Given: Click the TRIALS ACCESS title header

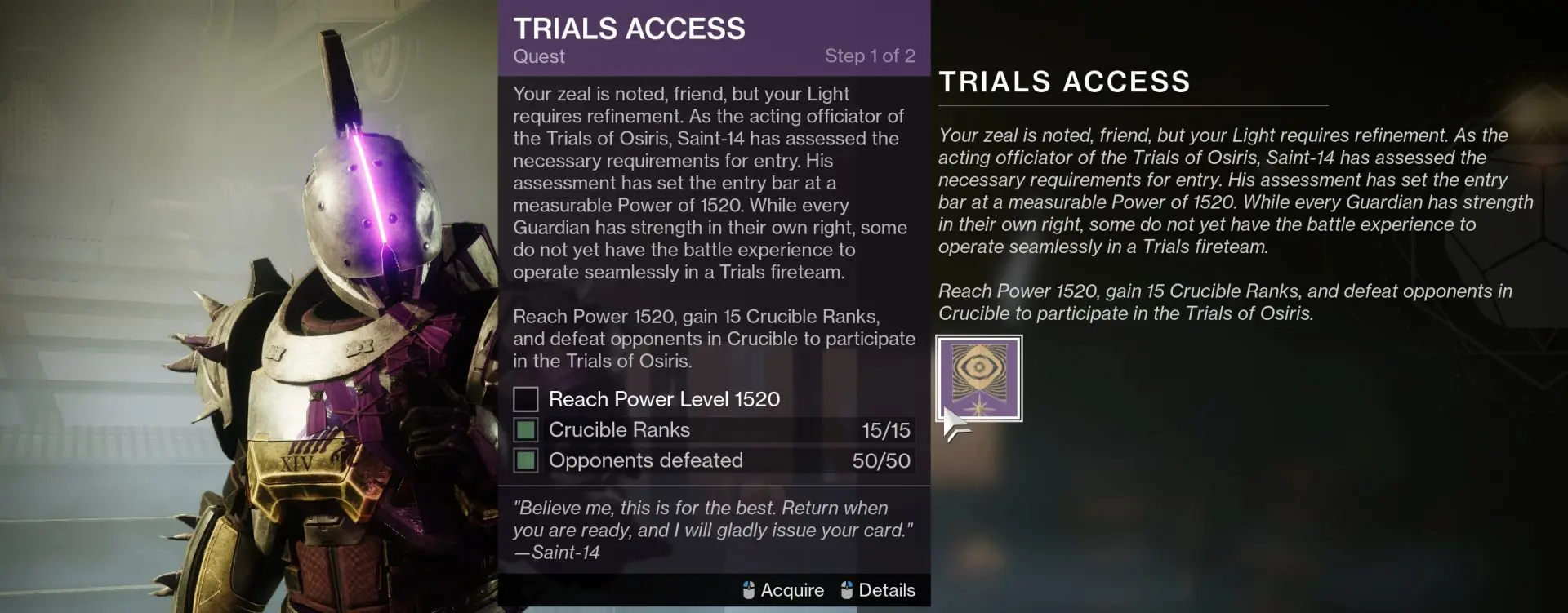Looking at the screenshot, I should click(629, 29).
